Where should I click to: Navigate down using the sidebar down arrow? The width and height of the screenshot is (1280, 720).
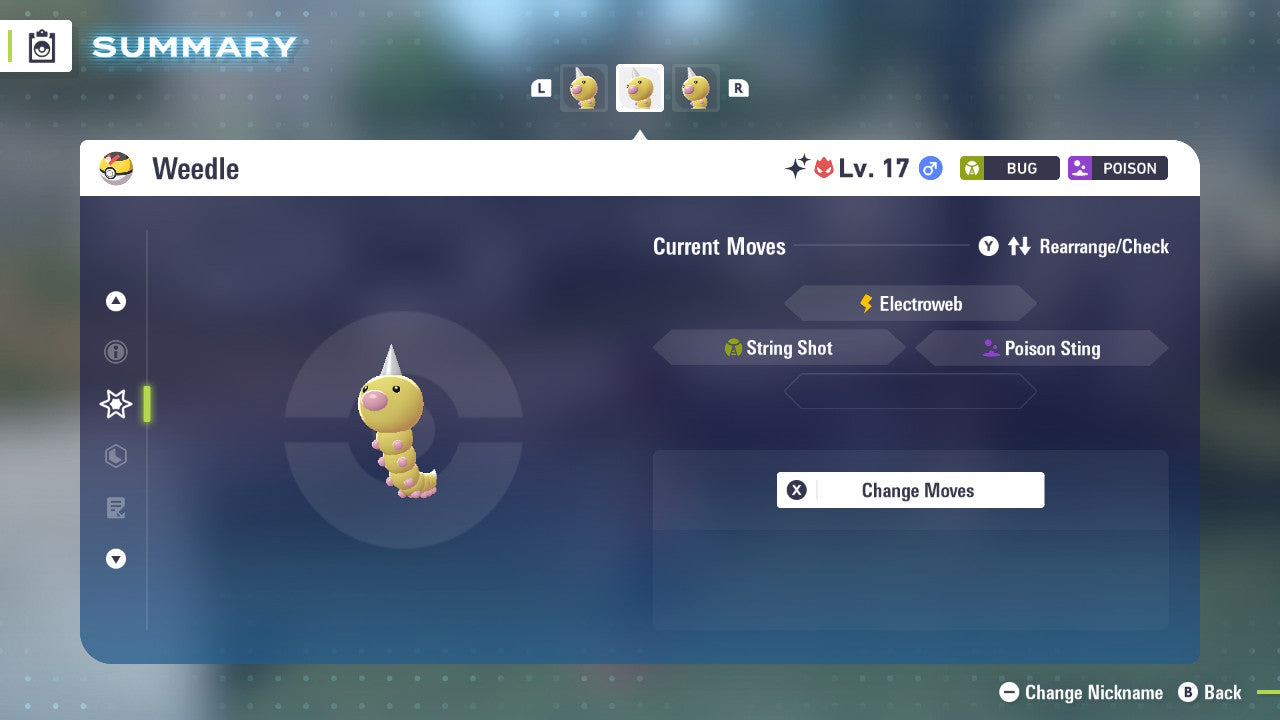tap(116, 559)
